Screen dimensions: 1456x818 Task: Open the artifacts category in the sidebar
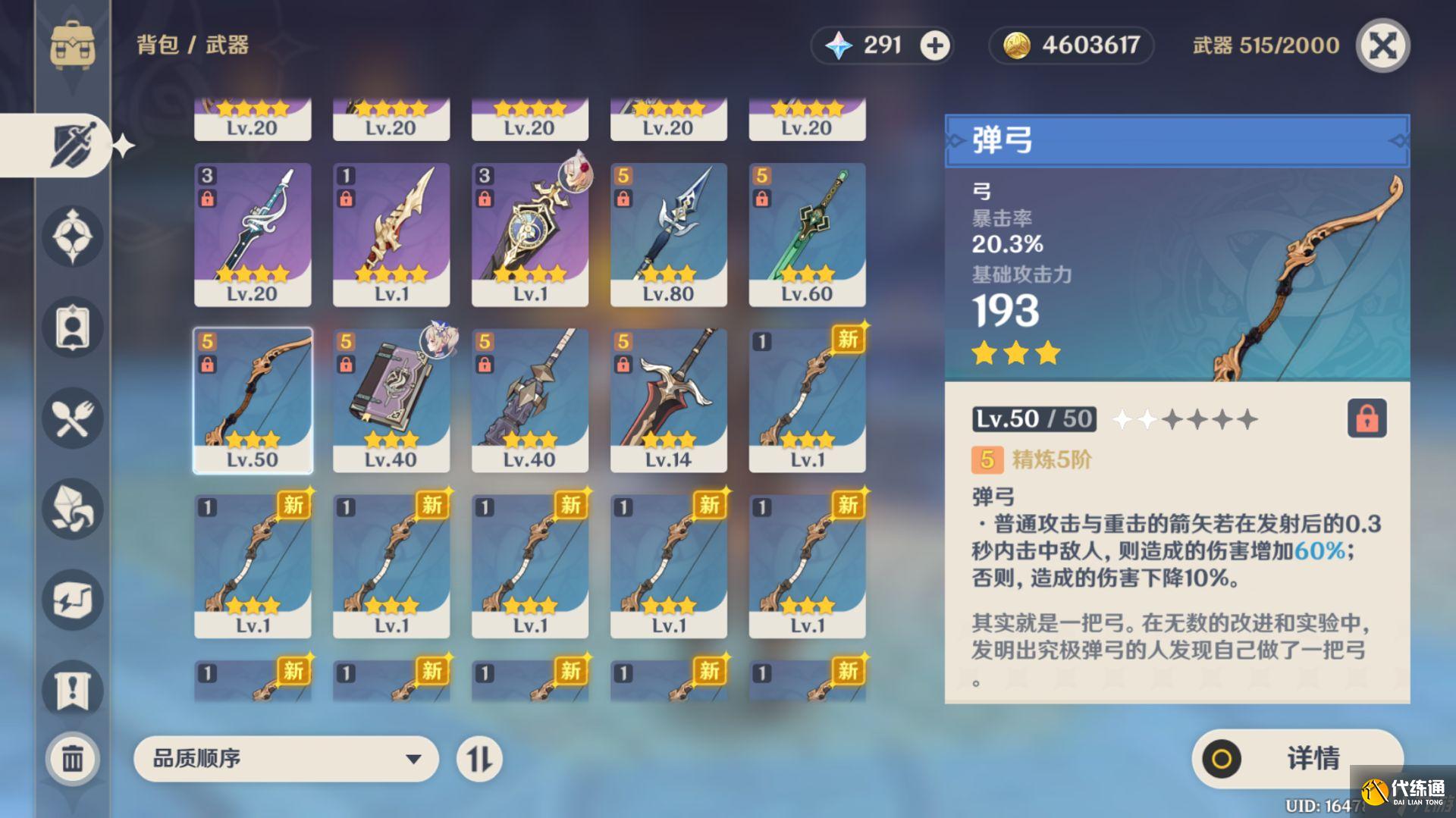click(72, 237)
